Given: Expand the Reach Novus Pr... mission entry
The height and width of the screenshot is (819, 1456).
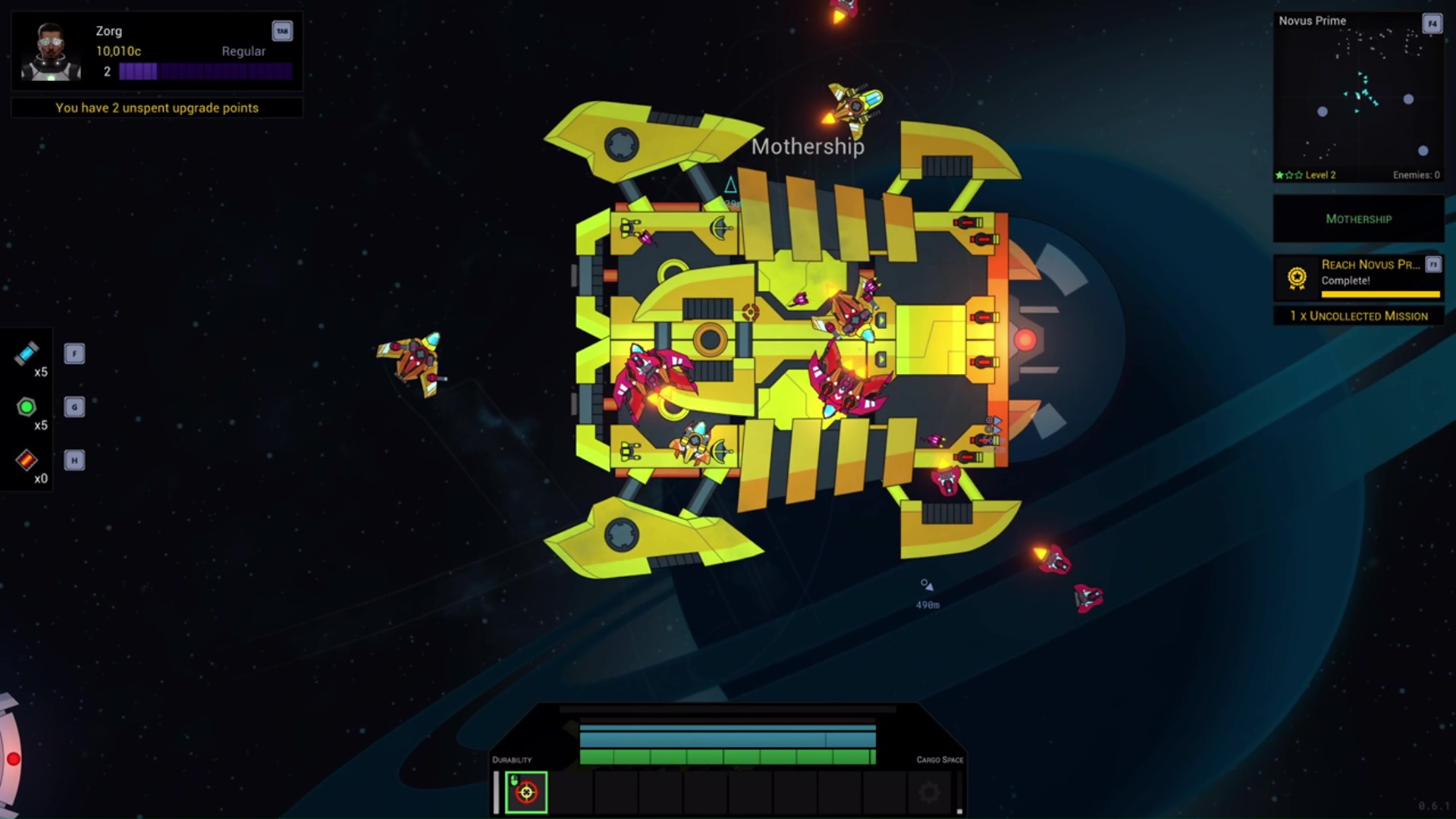Looking at the screenshot, I should point(1370,265).
